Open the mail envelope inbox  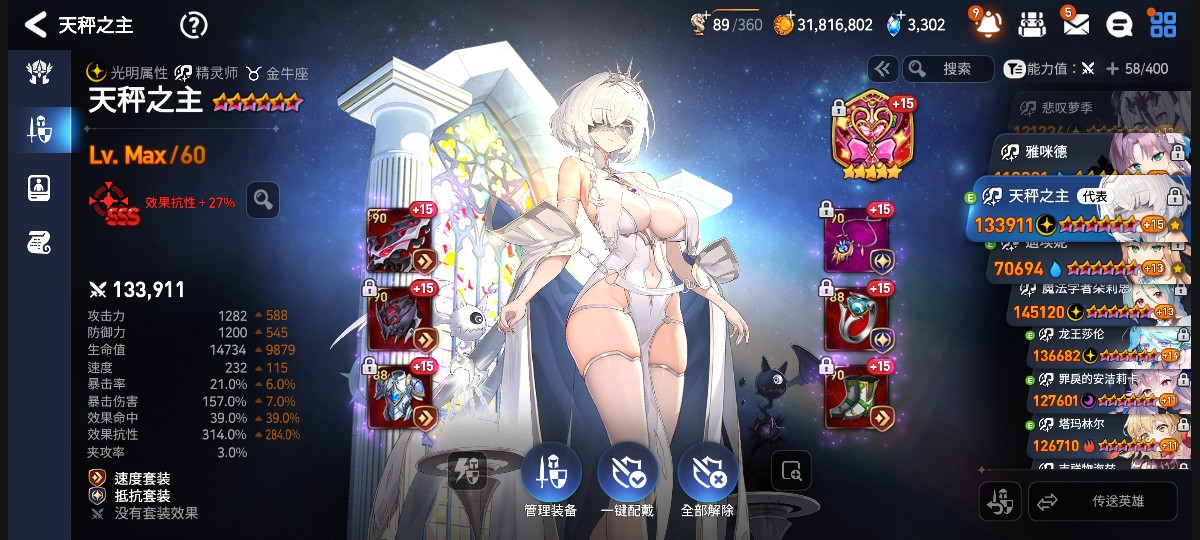pos(1076,24)
